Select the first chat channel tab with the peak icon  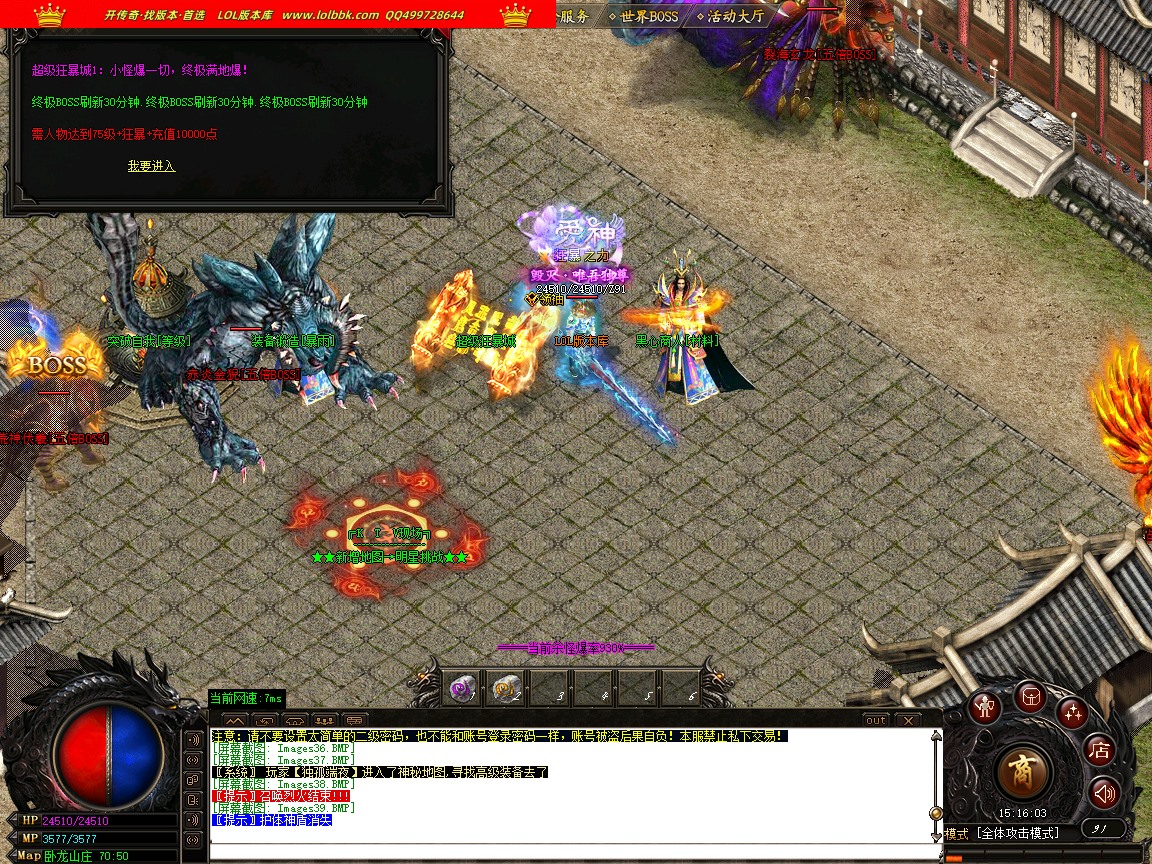coord(234,720)
